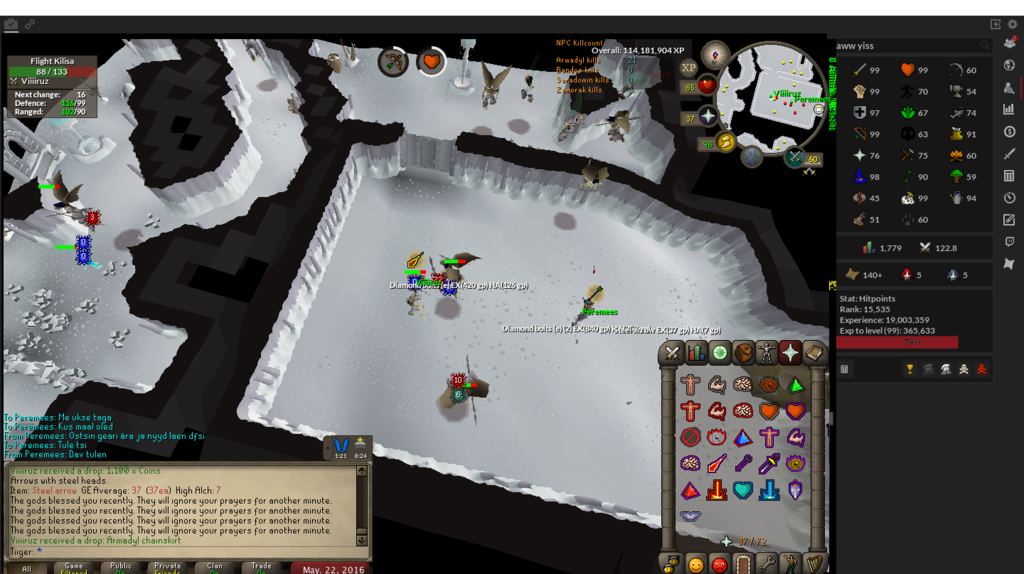Click the XP drops button
Image resolution: width=1024 pixels, height=574 pixels.
pyautogui.click(x=688, y=68)
